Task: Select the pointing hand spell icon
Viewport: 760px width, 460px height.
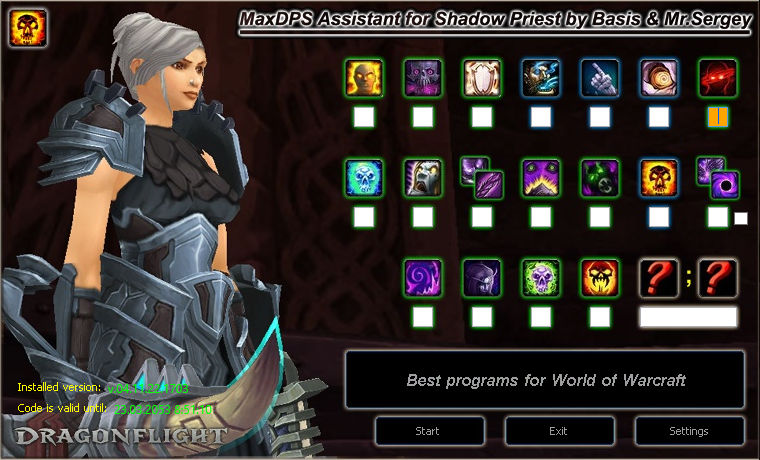Action: (600, 78)
